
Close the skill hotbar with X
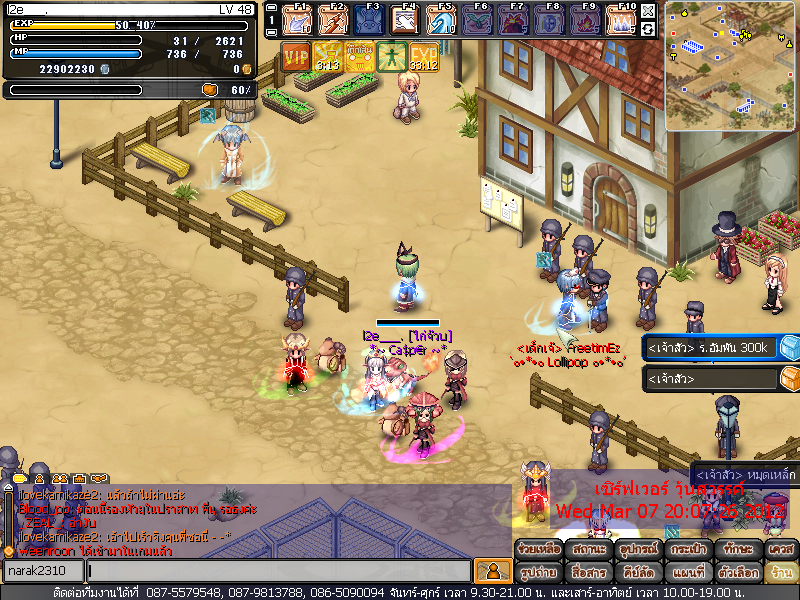pyautogui.click(x=649, y=10)
